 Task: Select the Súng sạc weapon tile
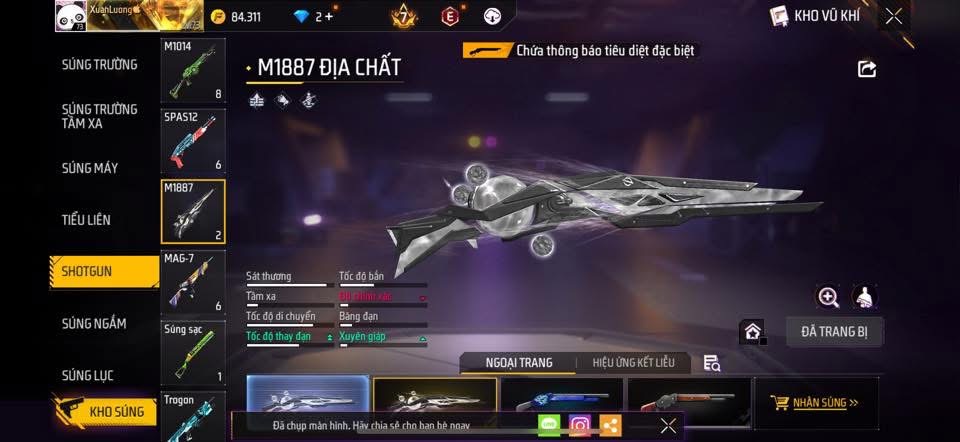click(193, 352)
